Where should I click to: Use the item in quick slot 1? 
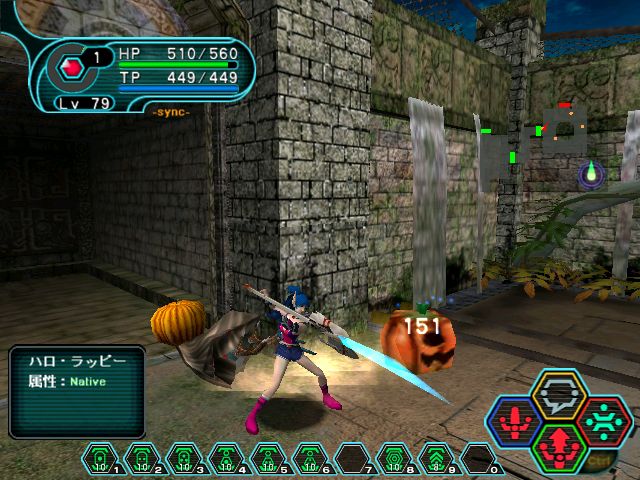[x=100, y=458]
